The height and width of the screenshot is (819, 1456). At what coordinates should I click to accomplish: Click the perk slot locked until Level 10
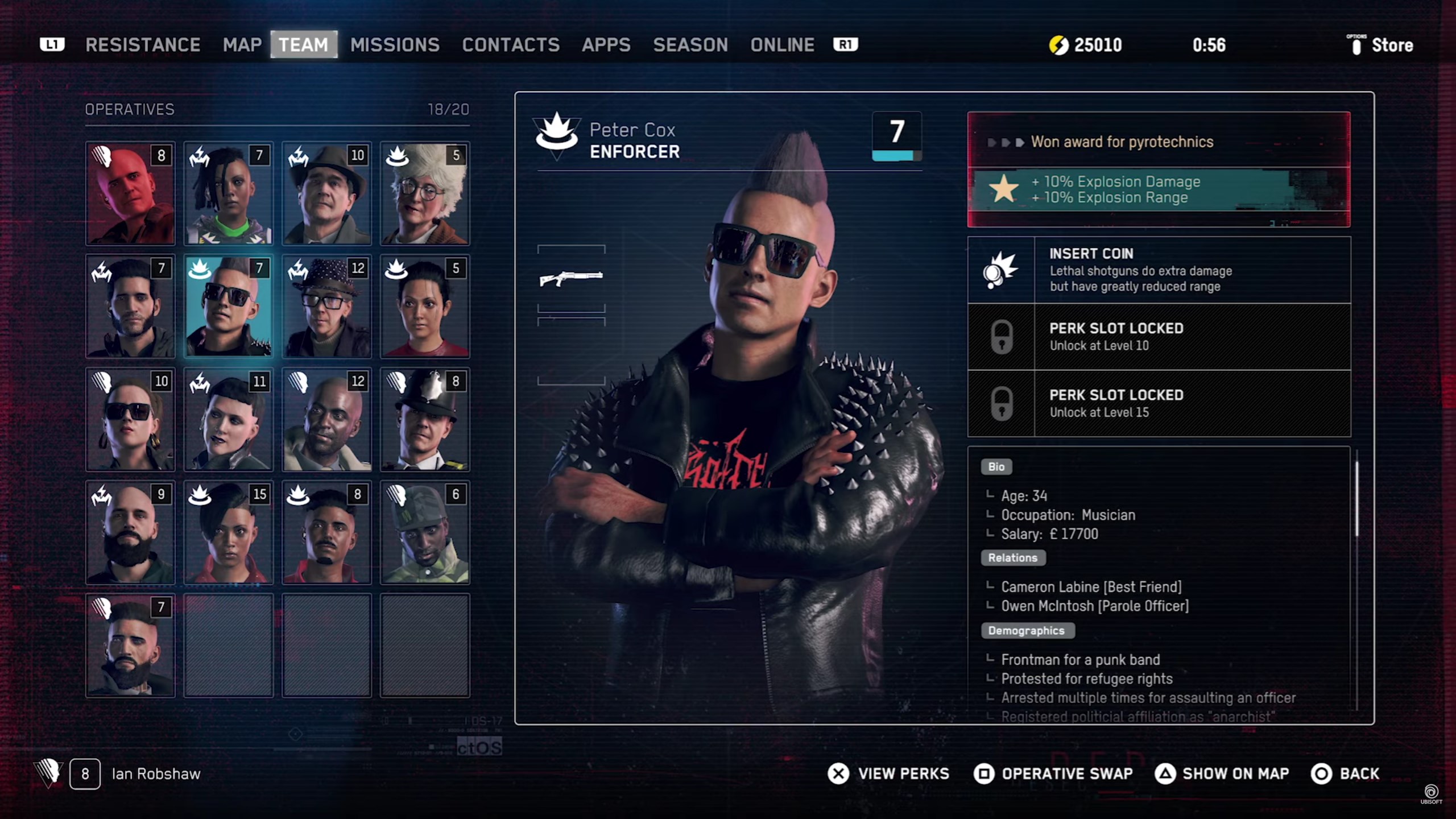click(x=1159, y=337)
